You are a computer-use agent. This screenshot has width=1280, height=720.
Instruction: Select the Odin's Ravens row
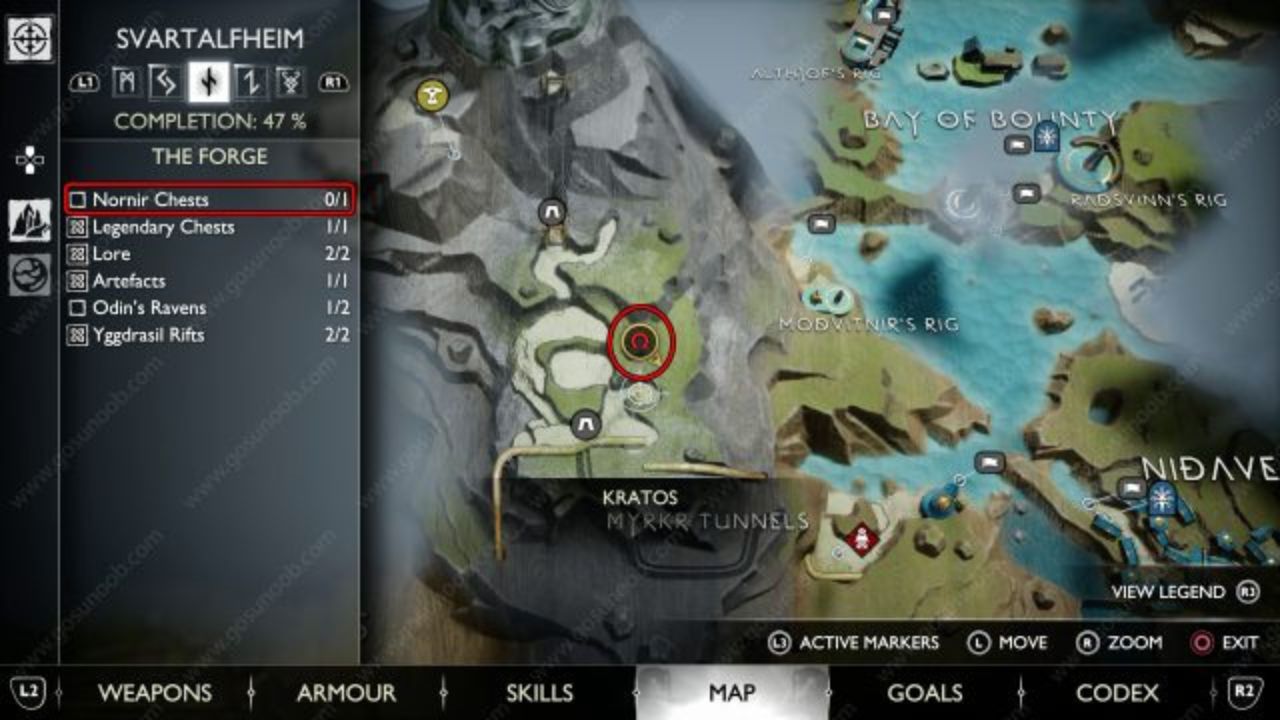pyautogui.click(x=208, y=308)
